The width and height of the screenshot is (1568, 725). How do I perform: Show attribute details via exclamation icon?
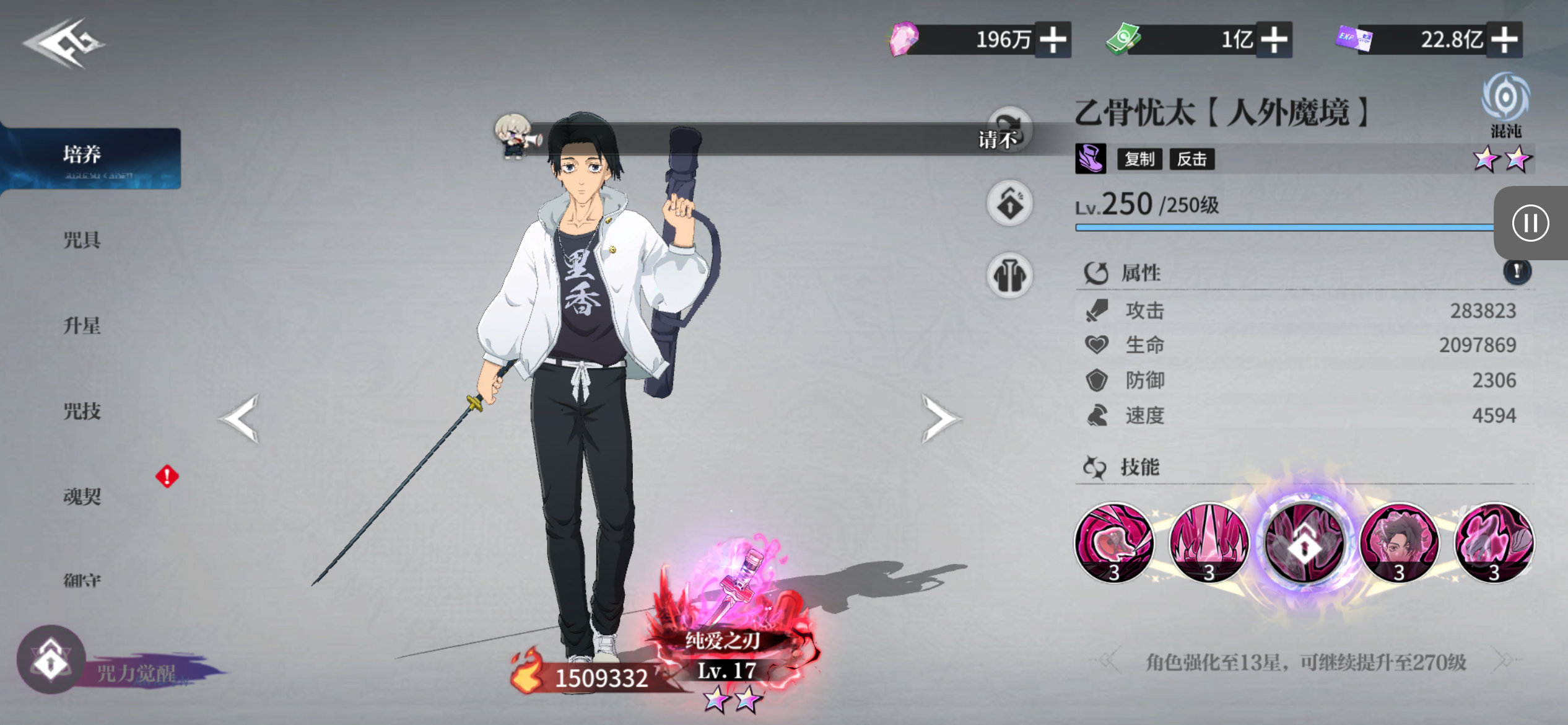coord(1517,271)
